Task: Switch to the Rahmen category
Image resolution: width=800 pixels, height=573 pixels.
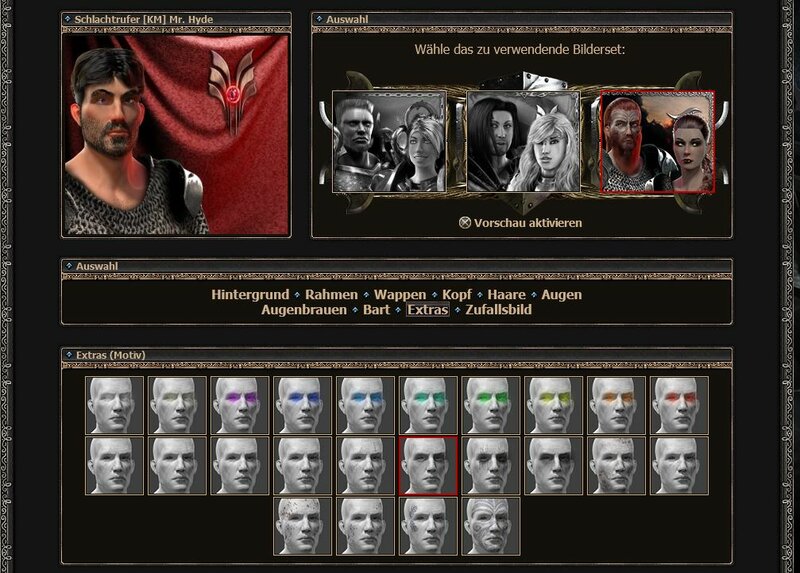Action: tap(332, 295)
